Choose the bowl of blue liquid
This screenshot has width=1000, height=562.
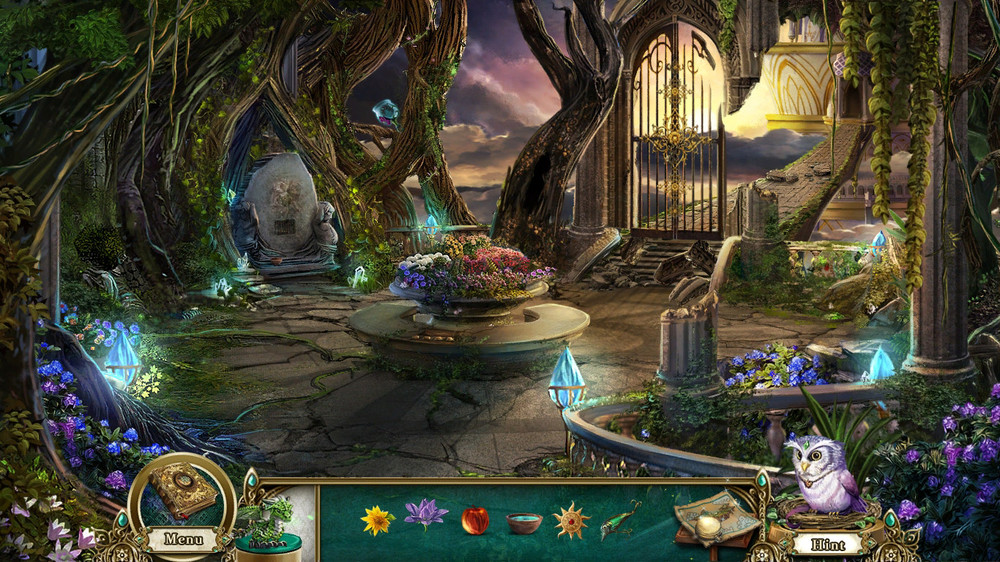click(x=524, y=523)
